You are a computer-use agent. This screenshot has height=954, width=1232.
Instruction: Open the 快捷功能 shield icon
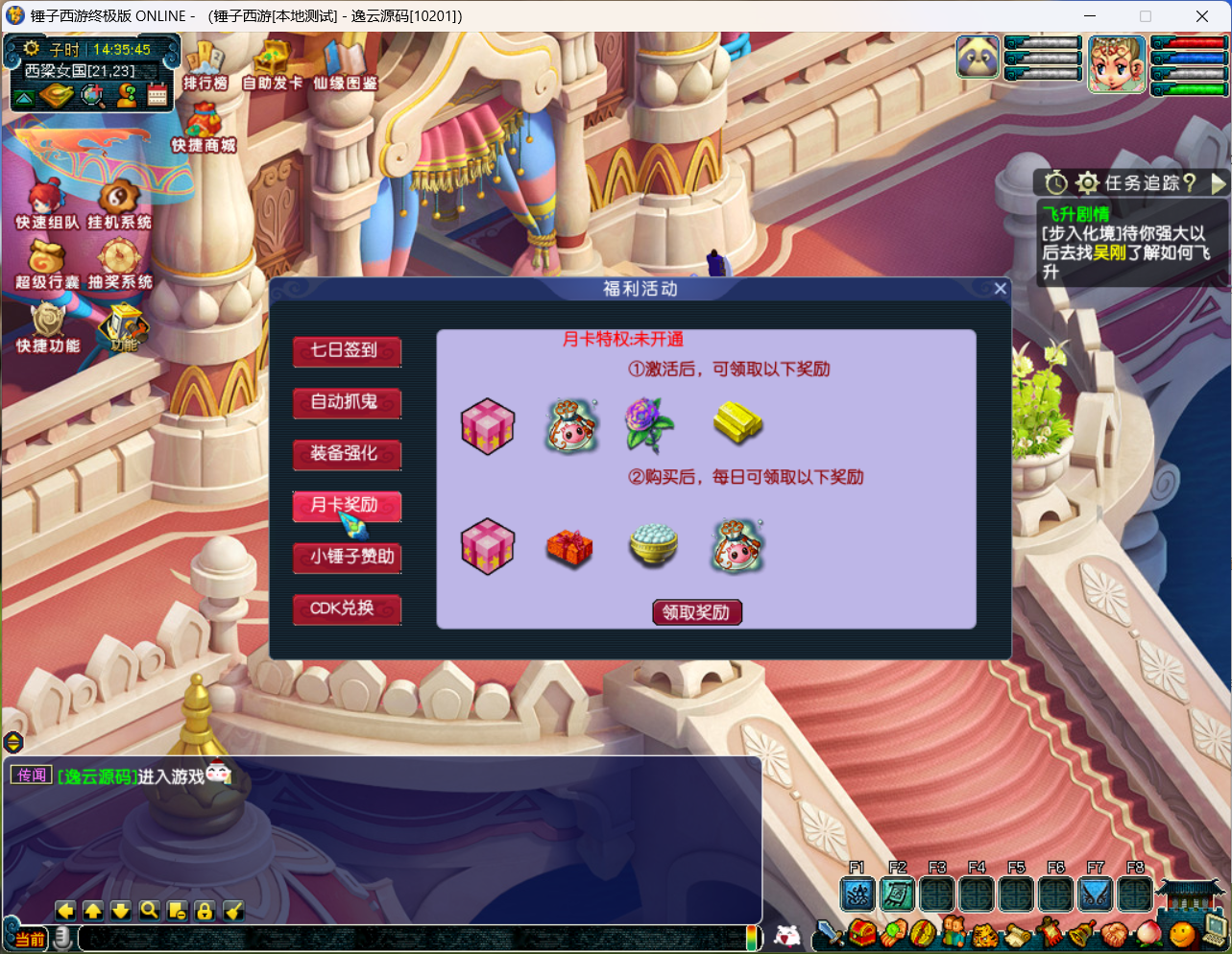(46, 326)
